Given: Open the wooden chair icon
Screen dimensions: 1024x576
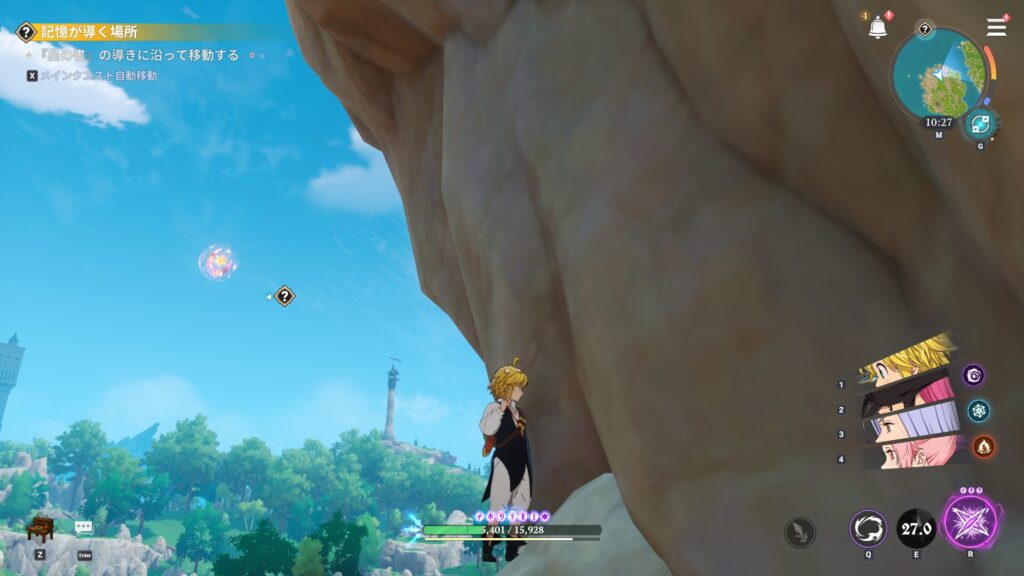Looking at the screenshot, I should tap(39, 527).
